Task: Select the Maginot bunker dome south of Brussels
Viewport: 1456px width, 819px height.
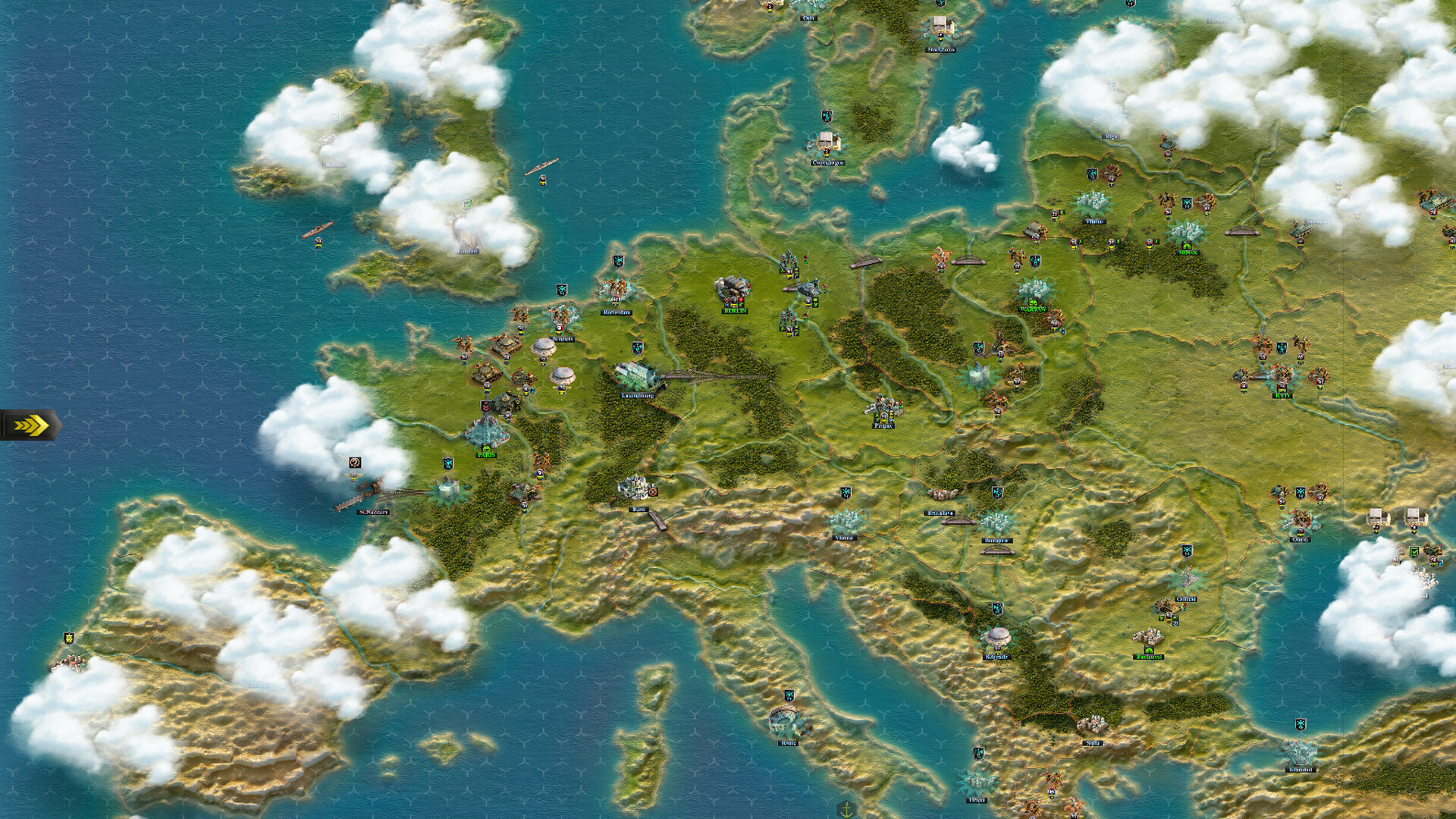Action: click(563, 375)
